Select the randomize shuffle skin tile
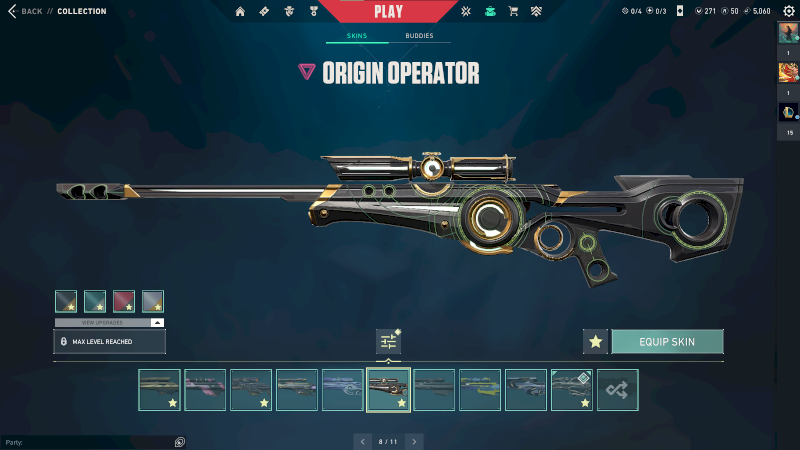The width and height of the screenshot is (800, 450). pyautogui.click(x=617, y=390)
